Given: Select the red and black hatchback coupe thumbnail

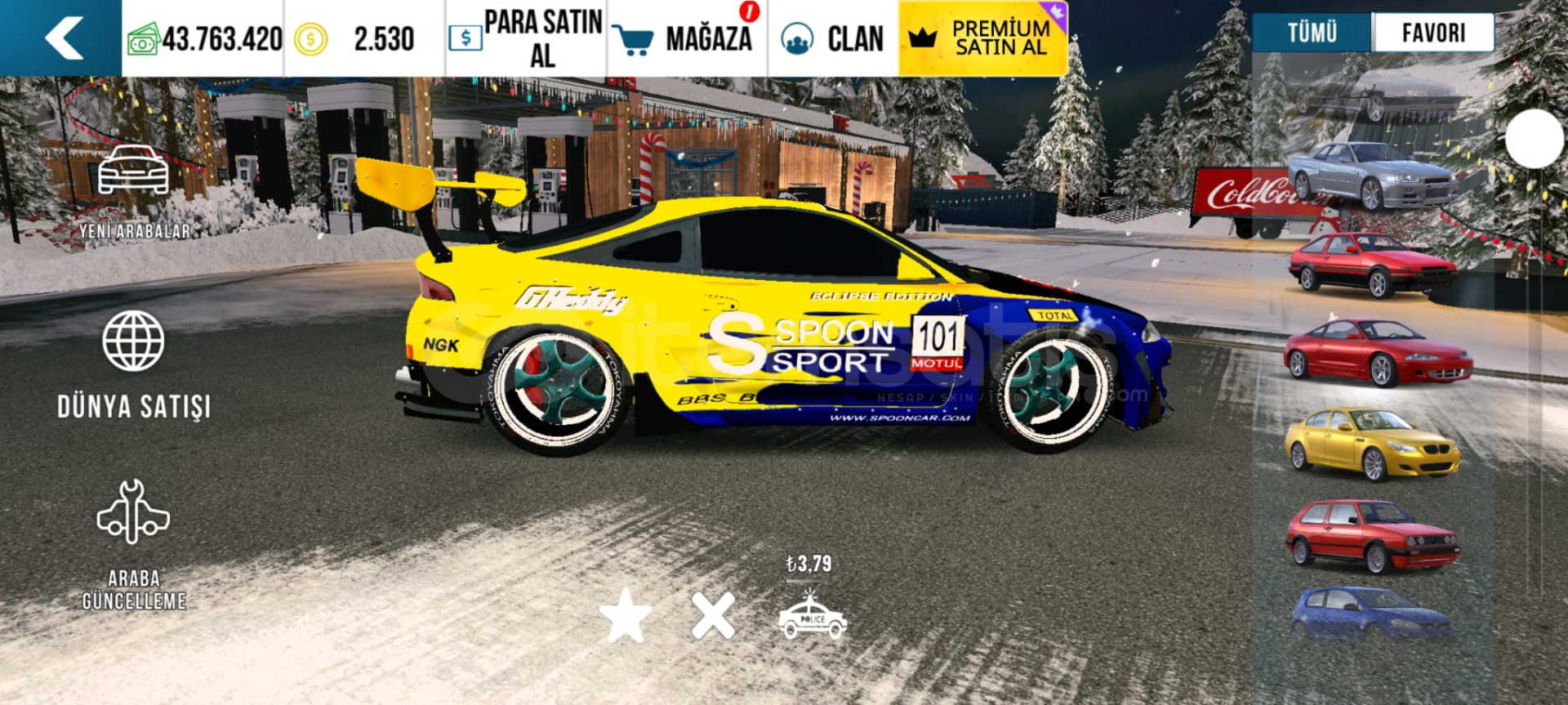Looking at the screenshot, I should 1372,263.
